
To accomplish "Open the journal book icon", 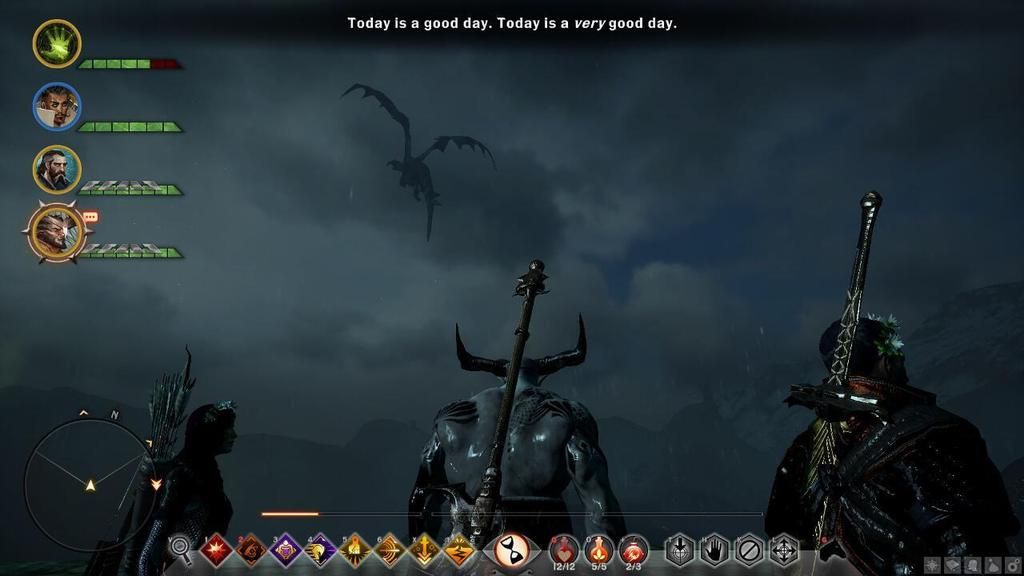I will click(952, 565).
